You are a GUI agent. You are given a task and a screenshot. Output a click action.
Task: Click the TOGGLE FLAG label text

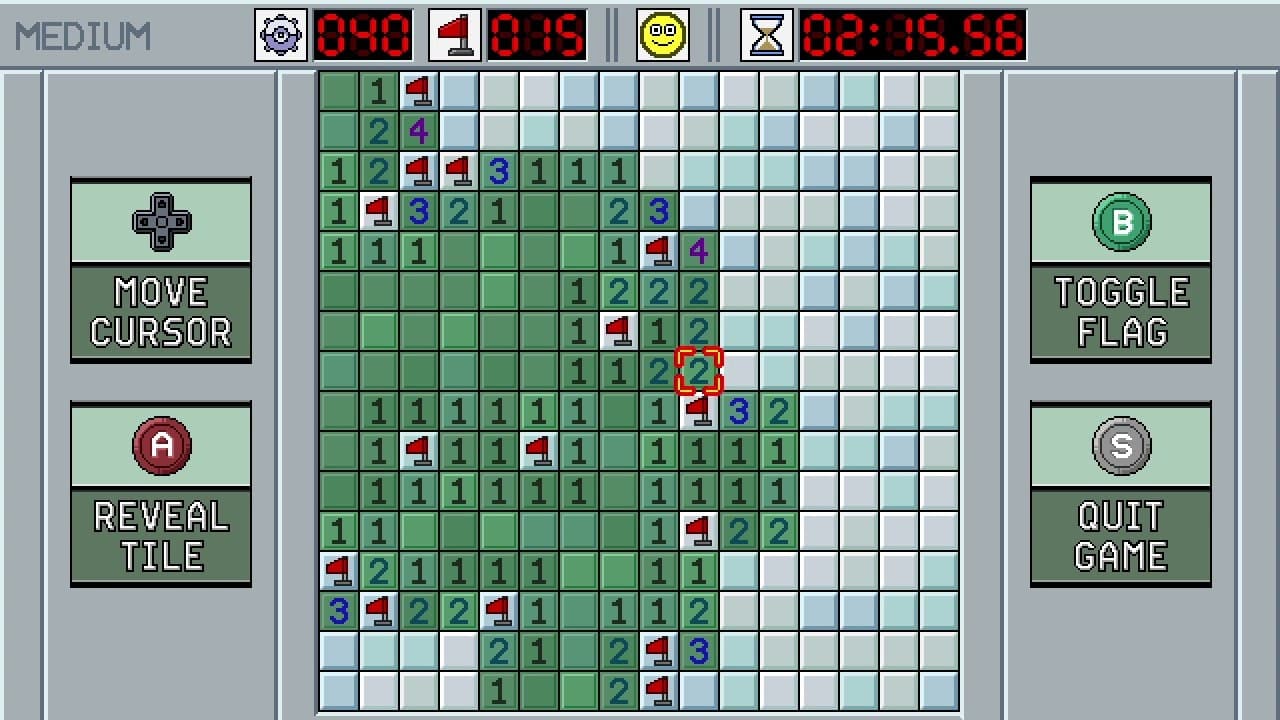(x=1120, y=312)
